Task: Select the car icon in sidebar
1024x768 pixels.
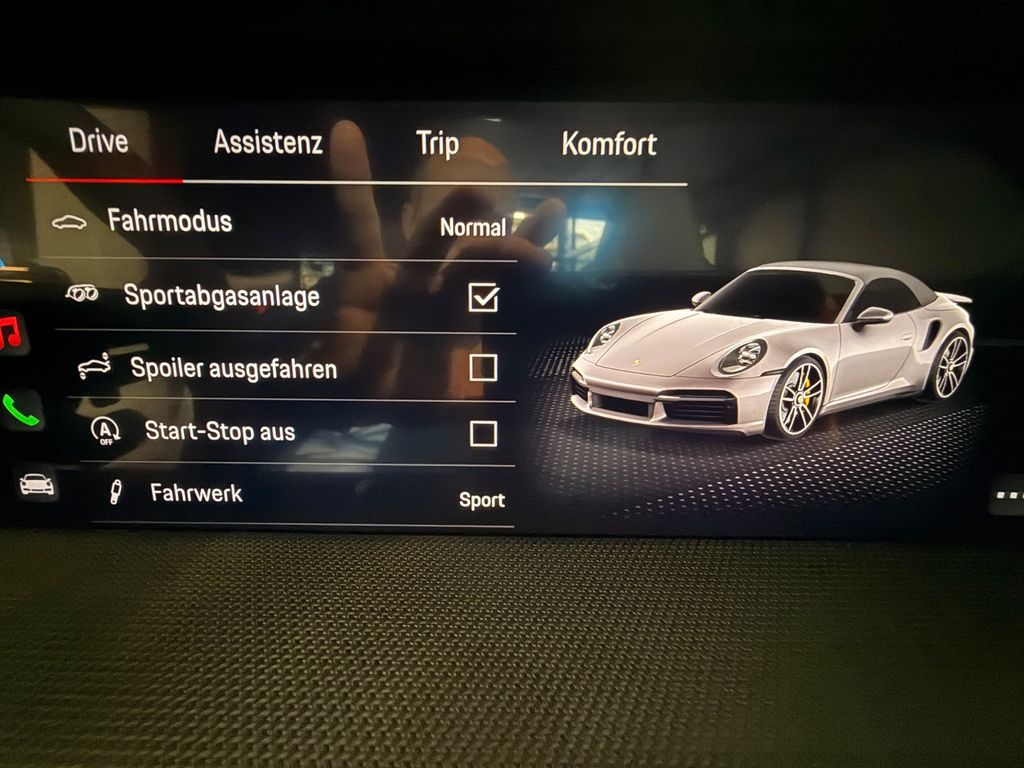Action: [x=37, y=485]
